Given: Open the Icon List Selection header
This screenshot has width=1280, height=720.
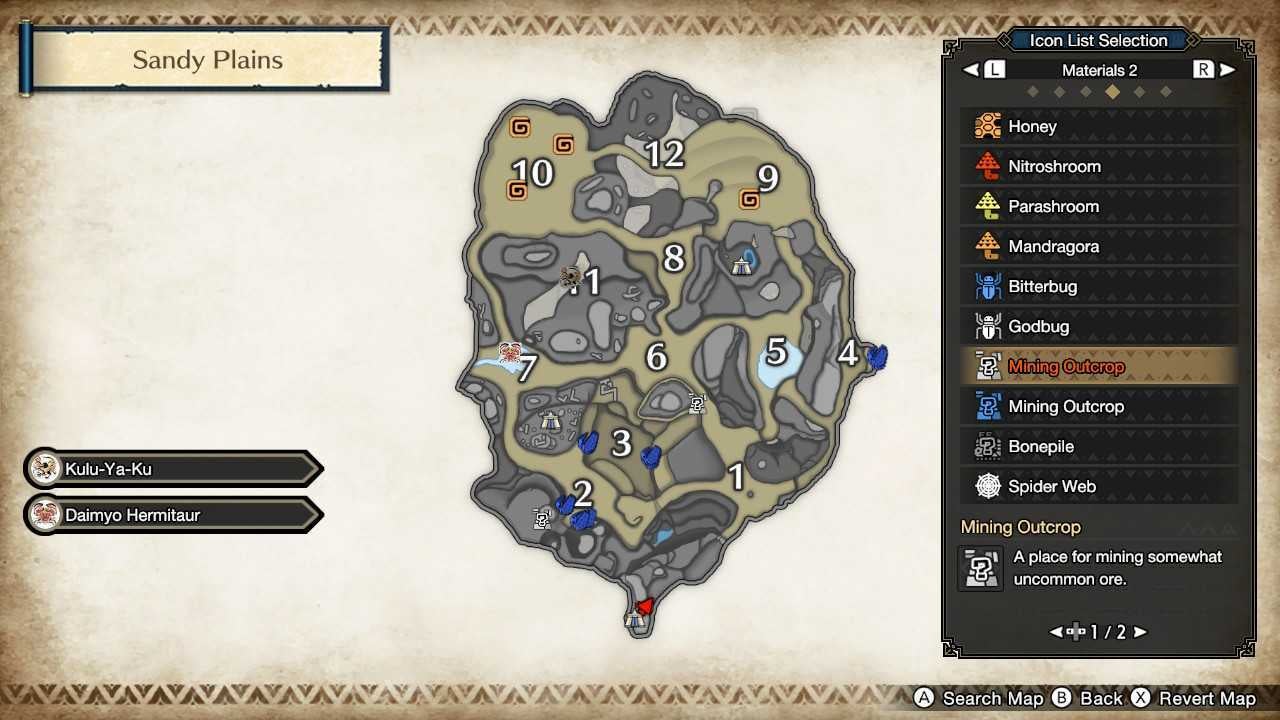Looking at the screenshot, I should 1097,40.
